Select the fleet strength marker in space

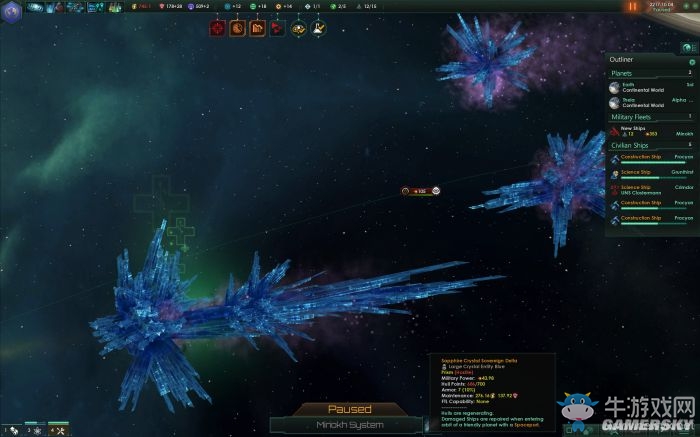(420, 190)
